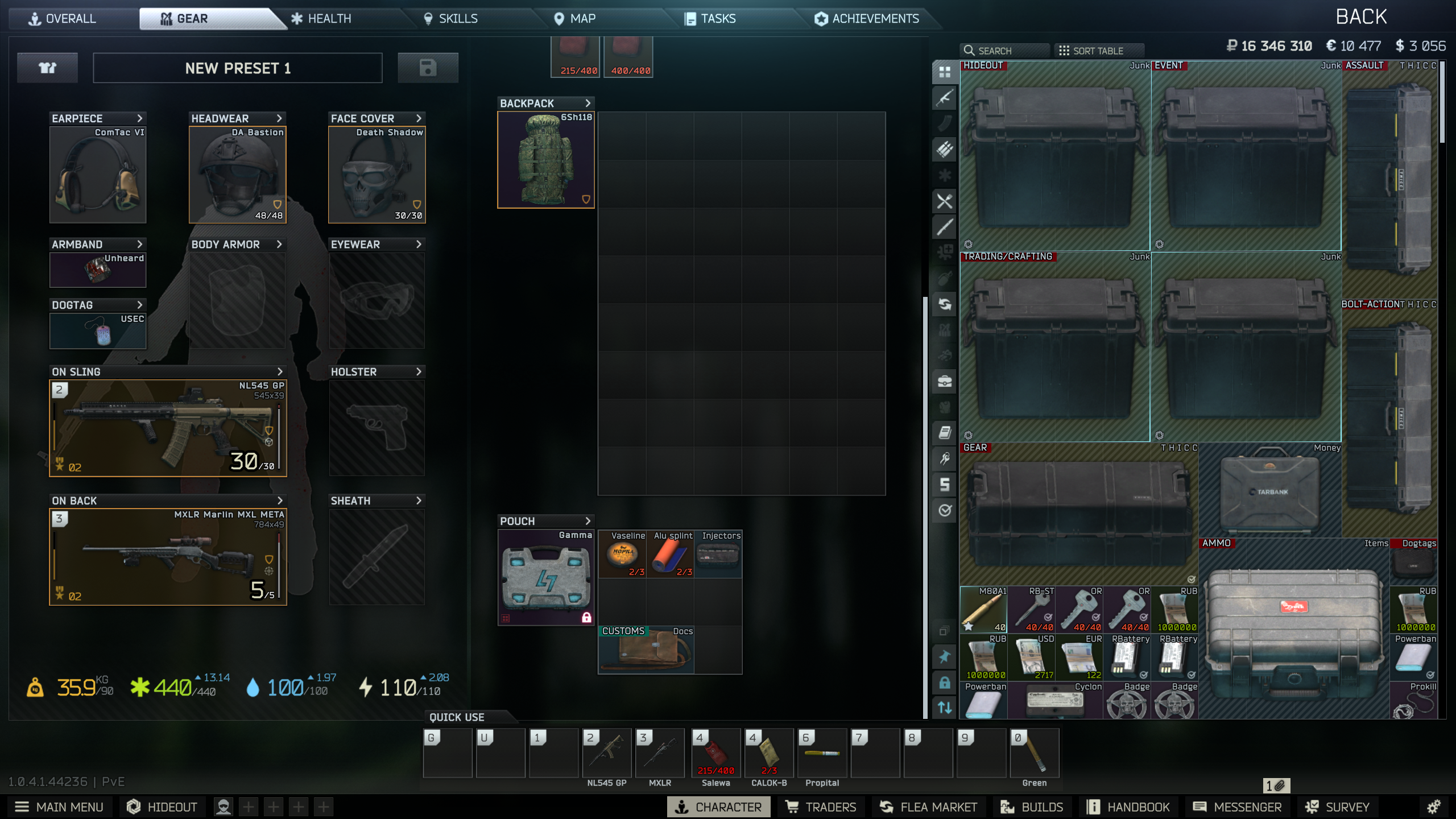Open the Tasks tab
The width and height of the screenshot is (1456, 819).
pos(710,19)
